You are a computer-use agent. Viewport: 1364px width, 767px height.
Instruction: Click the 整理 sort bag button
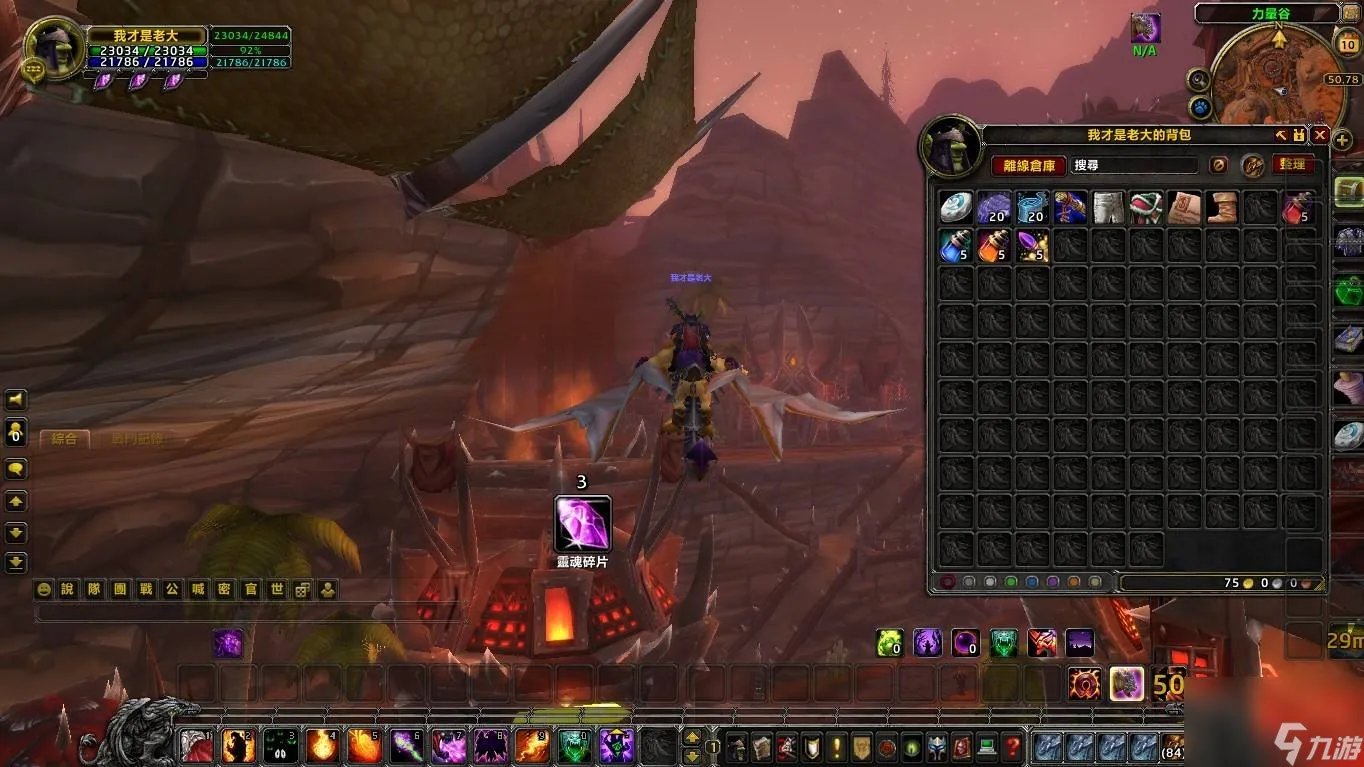pyautogui.click(x=1292, y=165)
